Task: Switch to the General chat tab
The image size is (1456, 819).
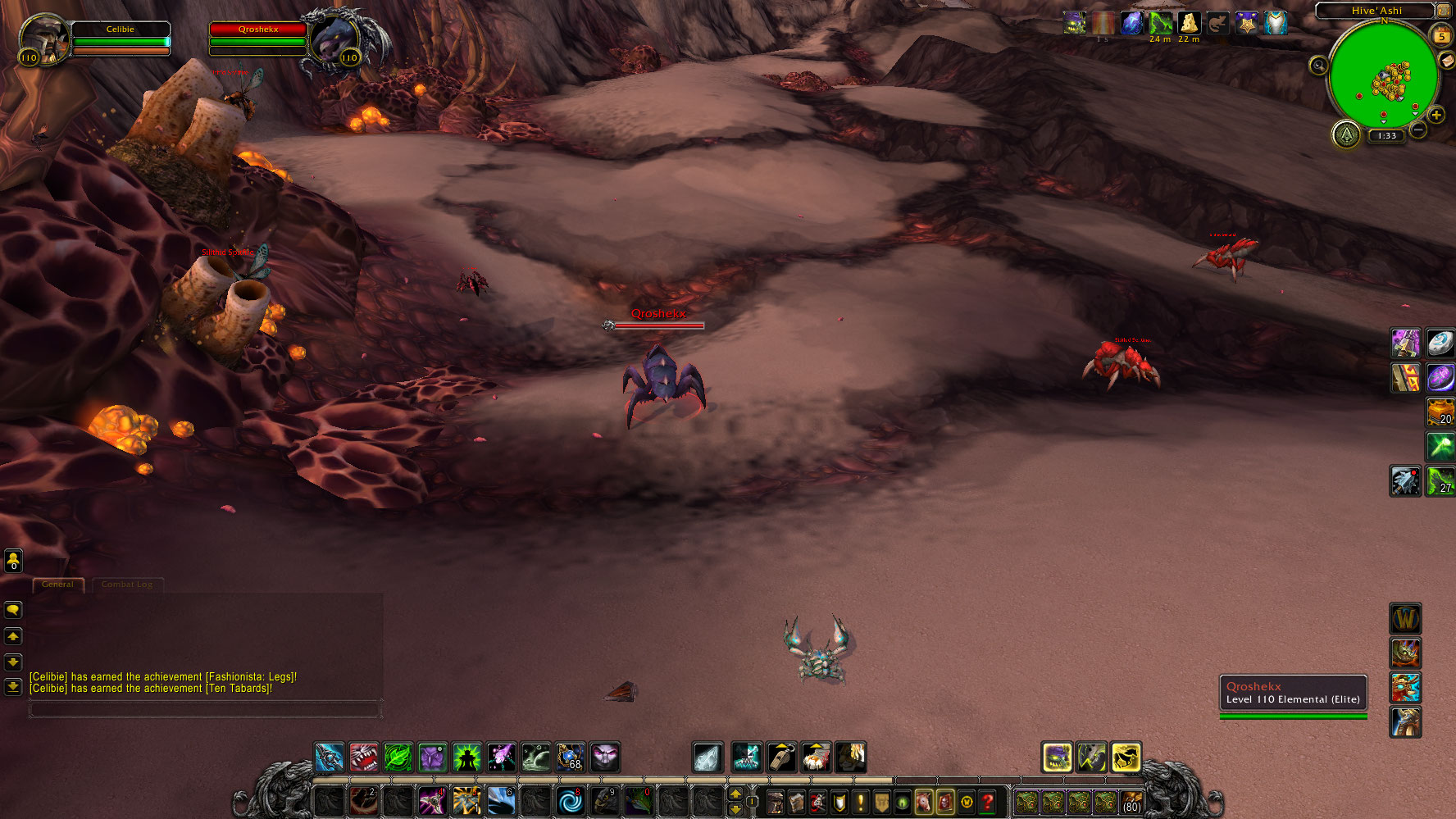Action: coord(57,585)
